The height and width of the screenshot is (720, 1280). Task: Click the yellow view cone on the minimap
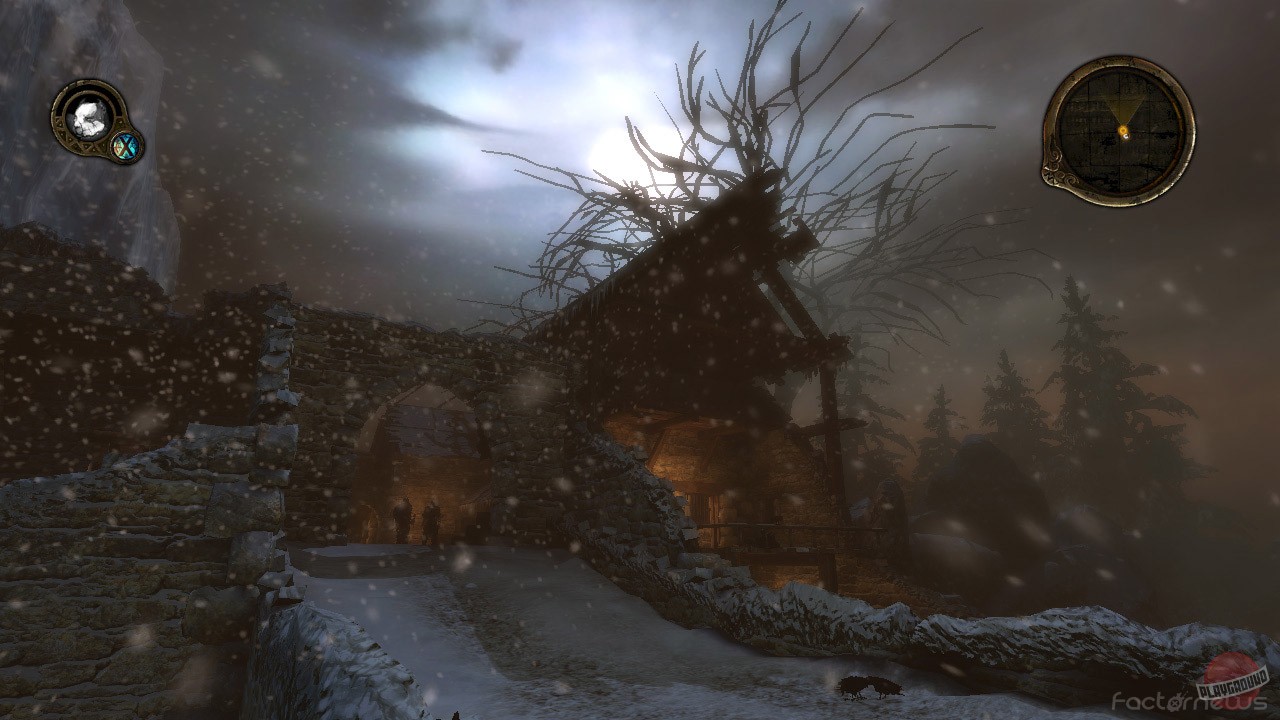(x=1123, y=108)
